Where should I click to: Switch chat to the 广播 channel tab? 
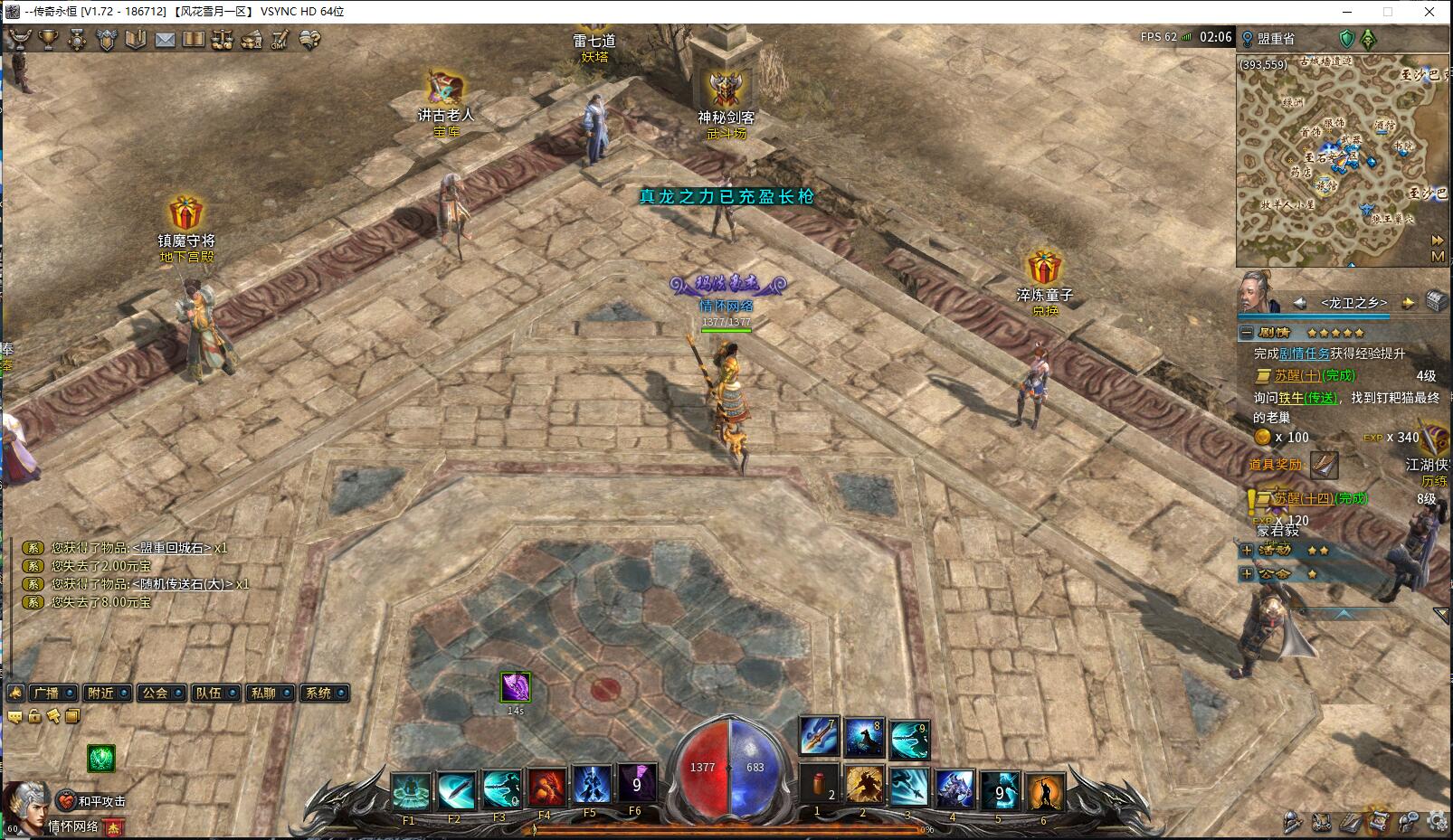(52, 694)
